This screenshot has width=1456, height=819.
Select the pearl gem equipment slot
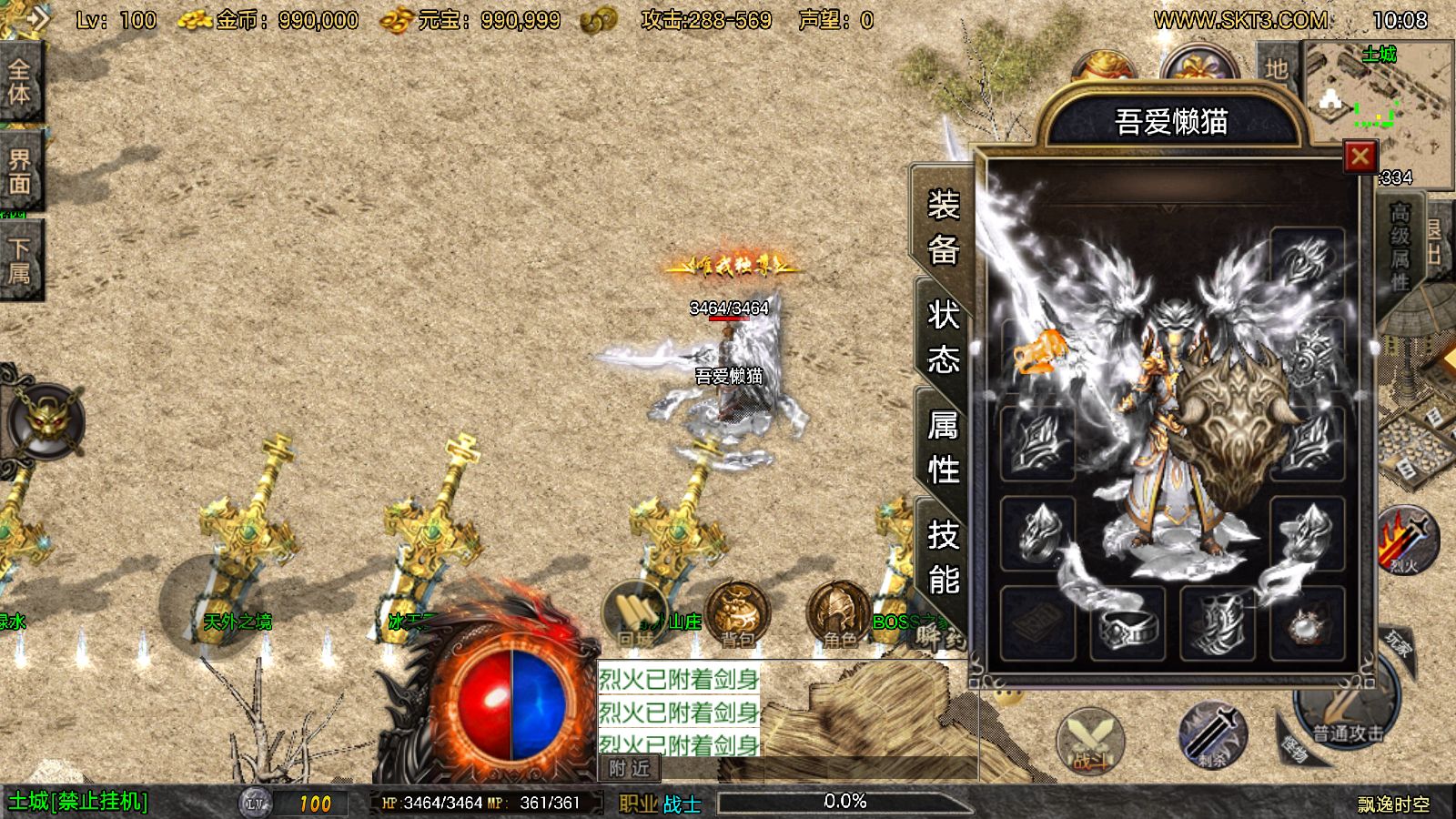click(1307, 623)
